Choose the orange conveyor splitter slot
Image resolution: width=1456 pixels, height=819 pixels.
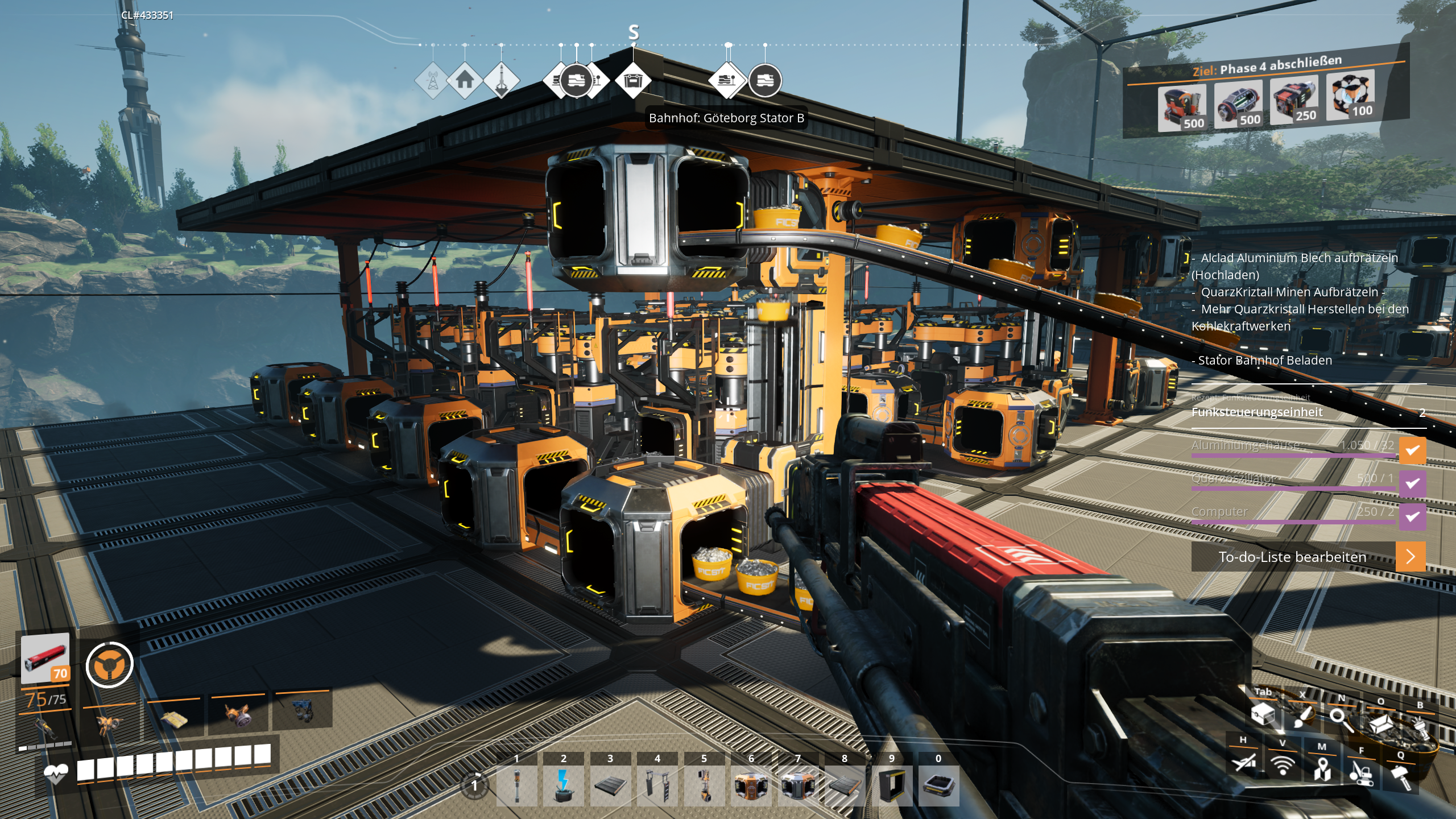pyautogui.click(x=751, y=786)
